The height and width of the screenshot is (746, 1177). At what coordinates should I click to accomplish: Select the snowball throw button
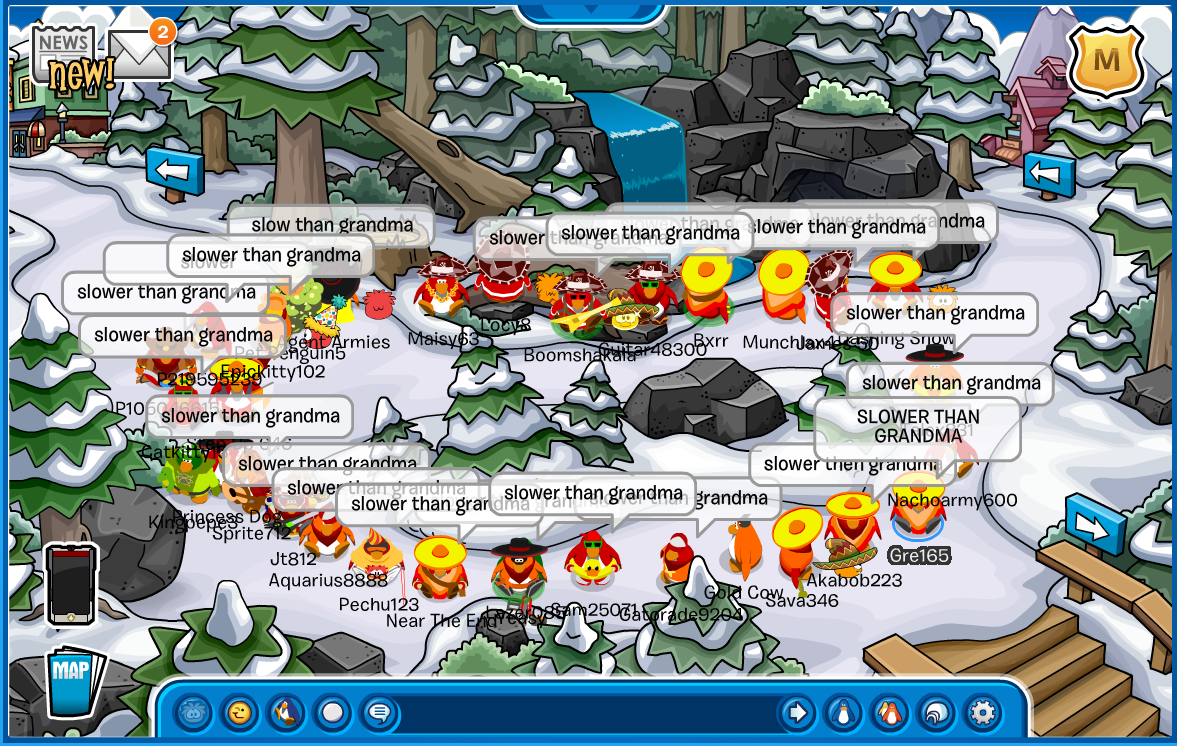[x=333, y=713]
